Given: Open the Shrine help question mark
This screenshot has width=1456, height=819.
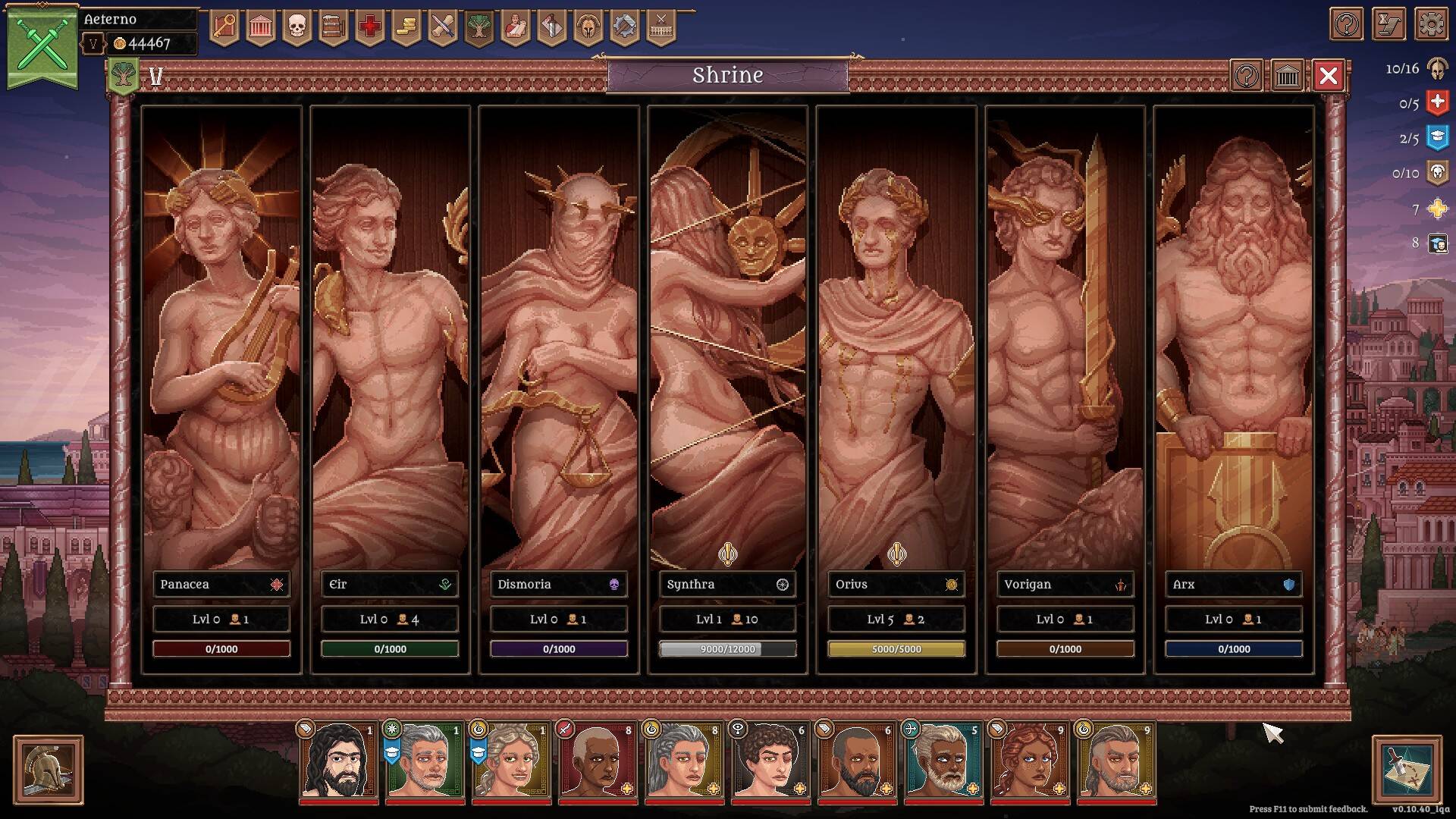Looking at the screenshot, I should [1247, 76].
